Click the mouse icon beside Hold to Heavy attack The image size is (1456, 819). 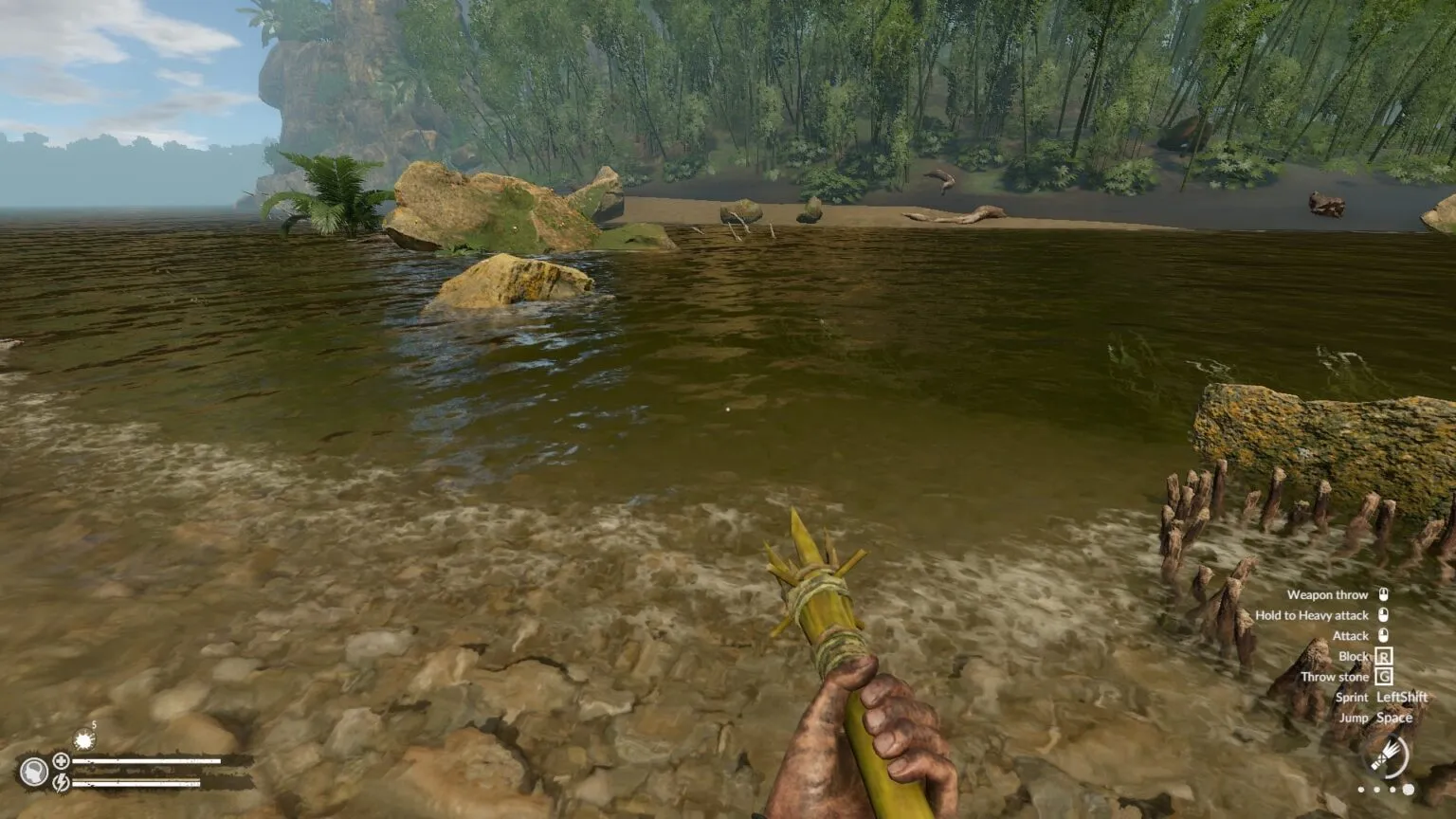click(1384, 614)
